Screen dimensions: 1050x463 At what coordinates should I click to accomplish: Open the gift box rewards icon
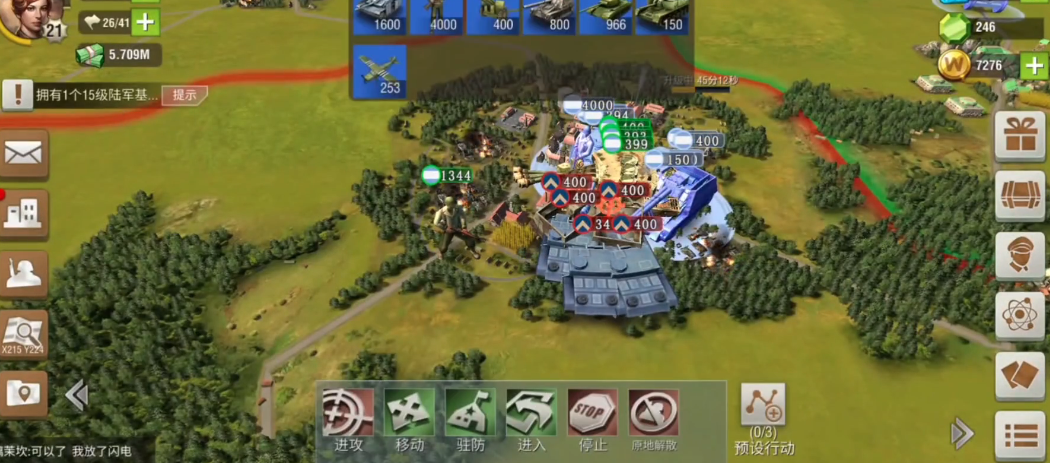pos(1020,135)
